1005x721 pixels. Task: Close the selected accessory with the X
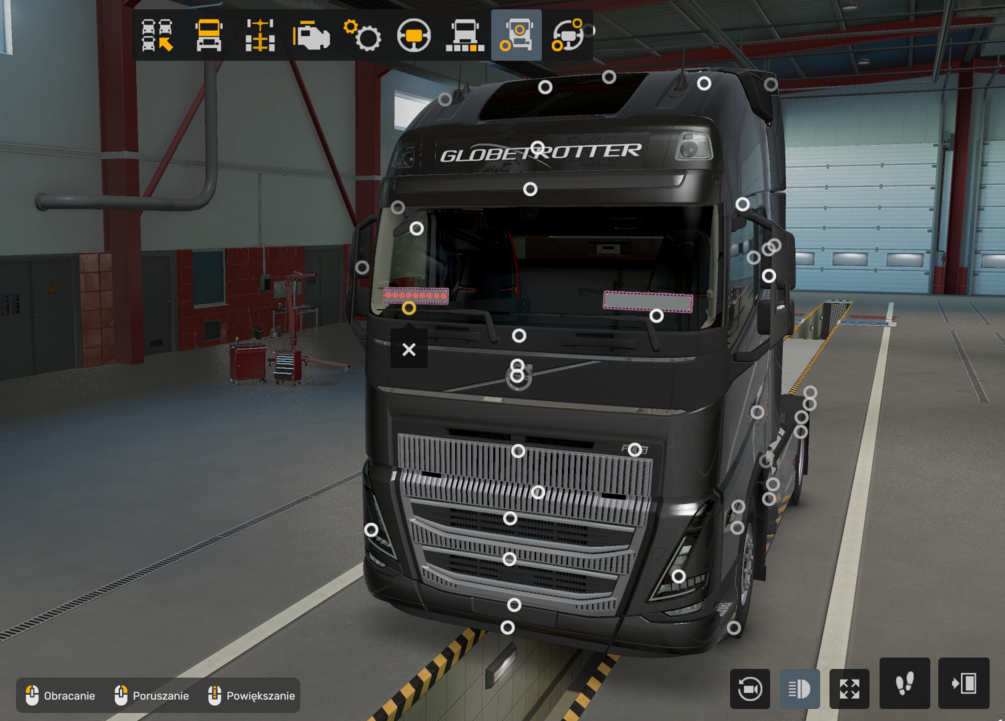pyautogui.click(x=408, y=349)
